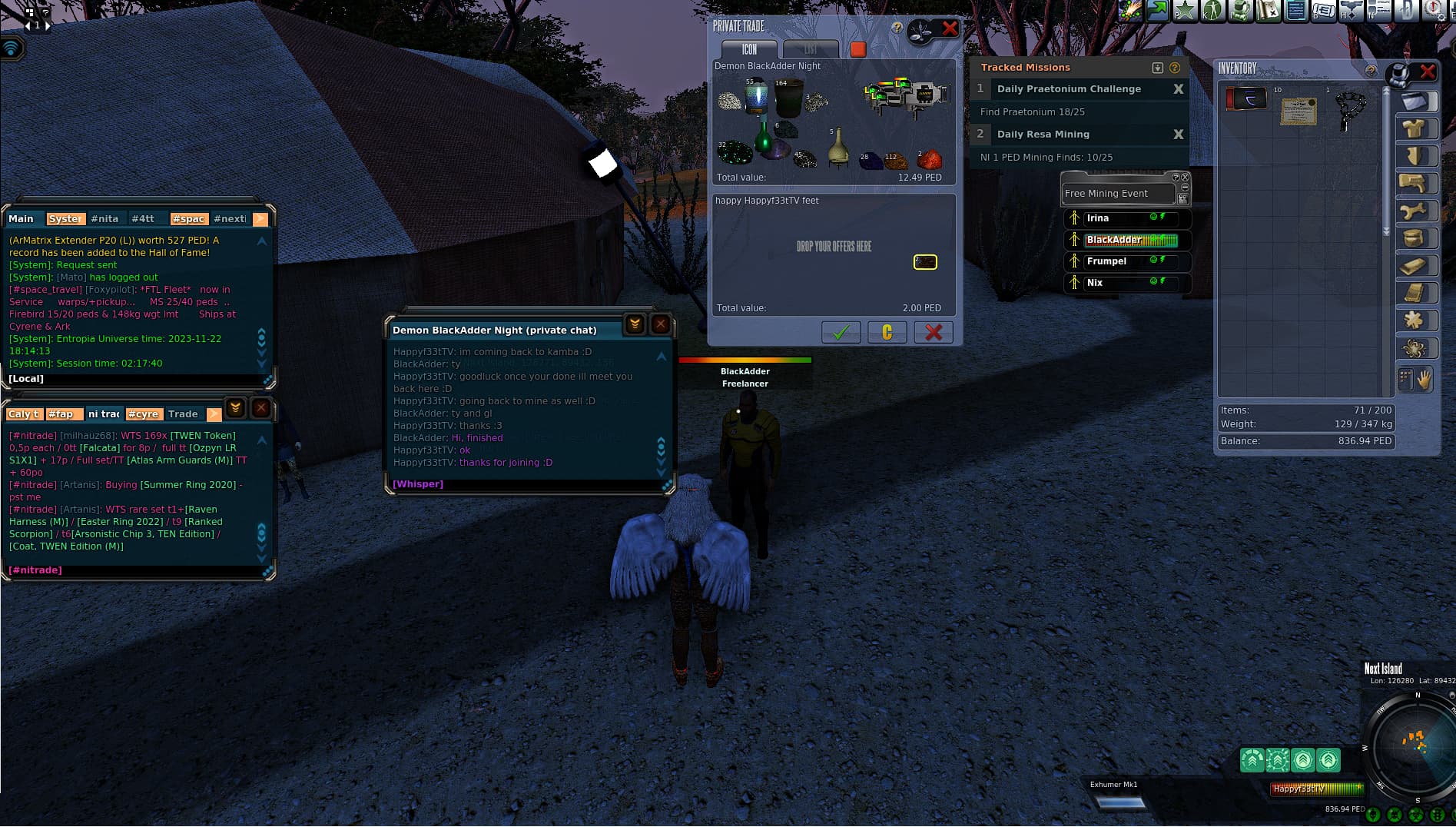
Task: Open the #spac chat channel tab
Action: pos(189,219)
